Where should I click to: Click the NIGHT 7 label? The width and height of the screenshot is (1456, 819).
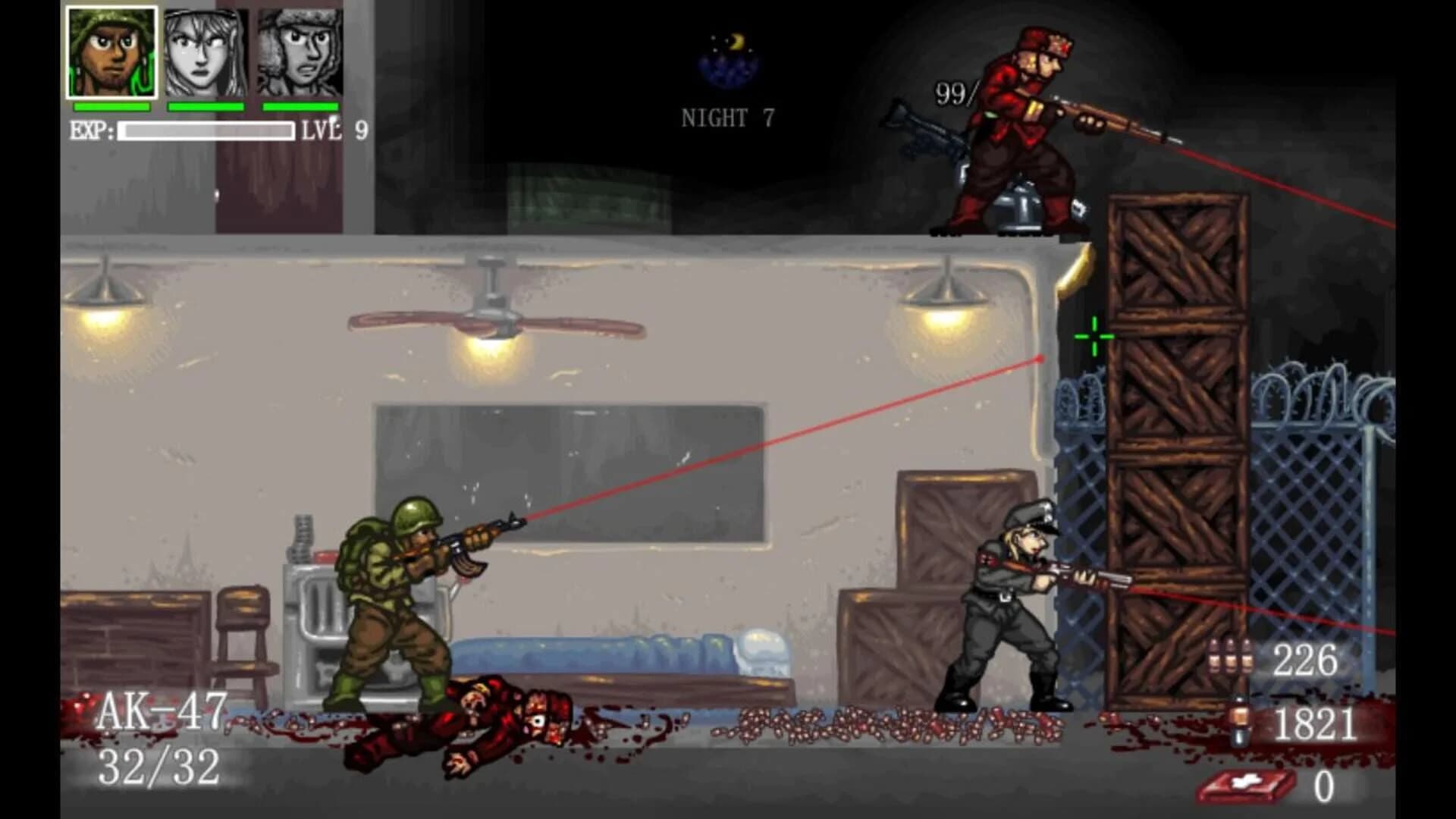click(x=726, y=115)
